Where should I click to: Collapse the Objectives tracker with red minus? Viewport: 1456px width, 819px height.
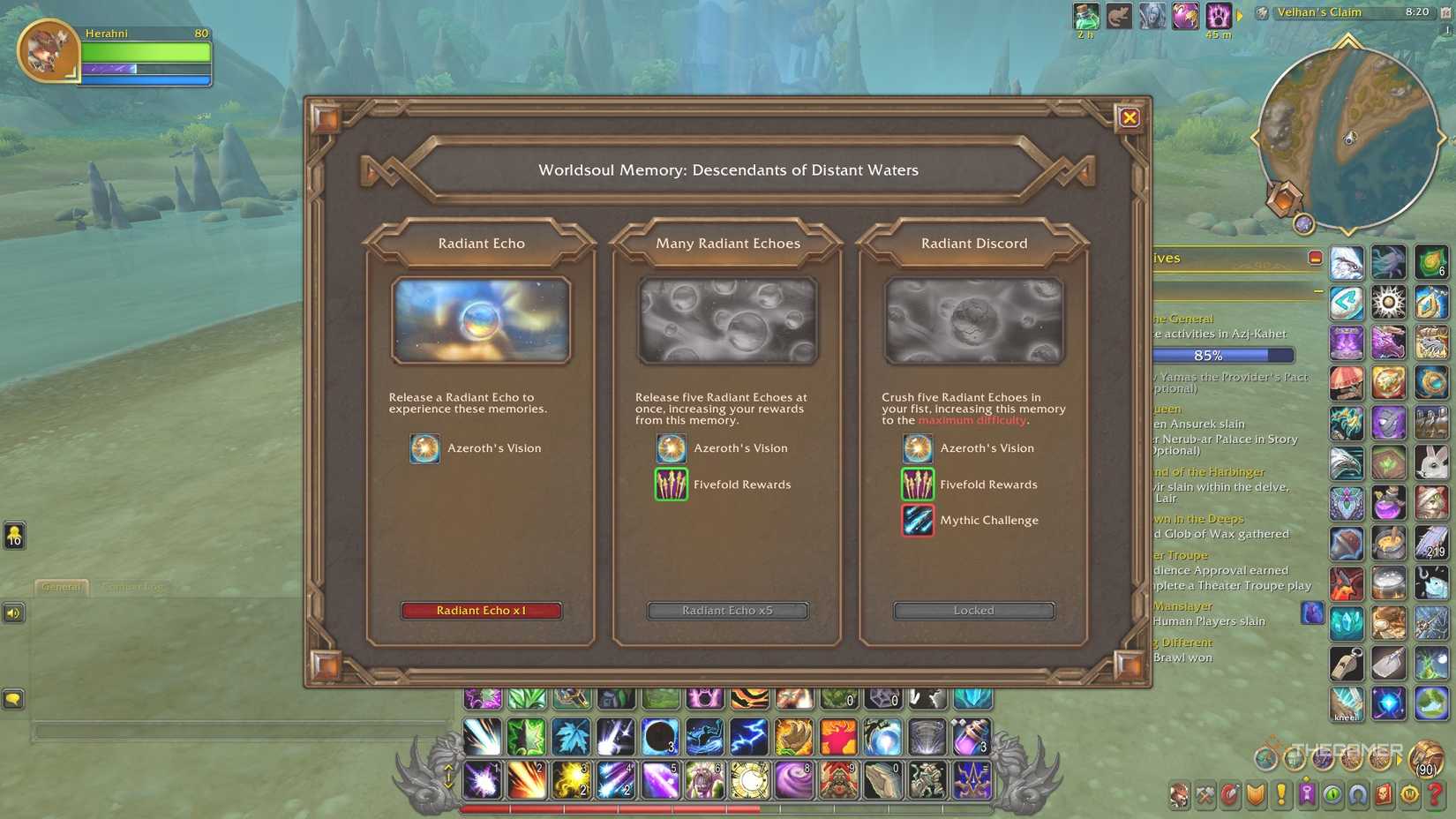[x=1315, y=258]
